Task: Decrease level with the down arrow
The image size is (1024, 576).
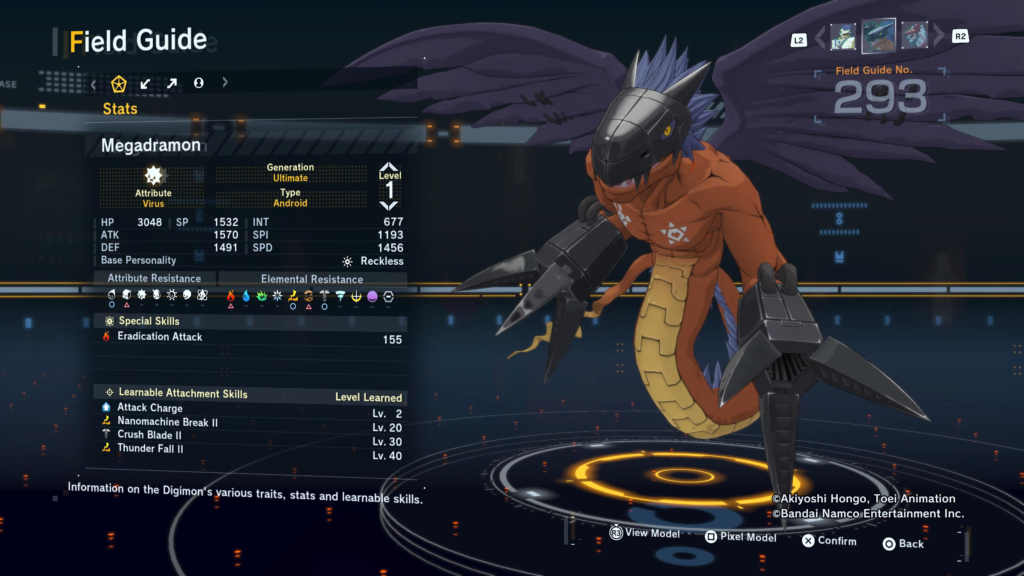Action: [x=389, y=206]
